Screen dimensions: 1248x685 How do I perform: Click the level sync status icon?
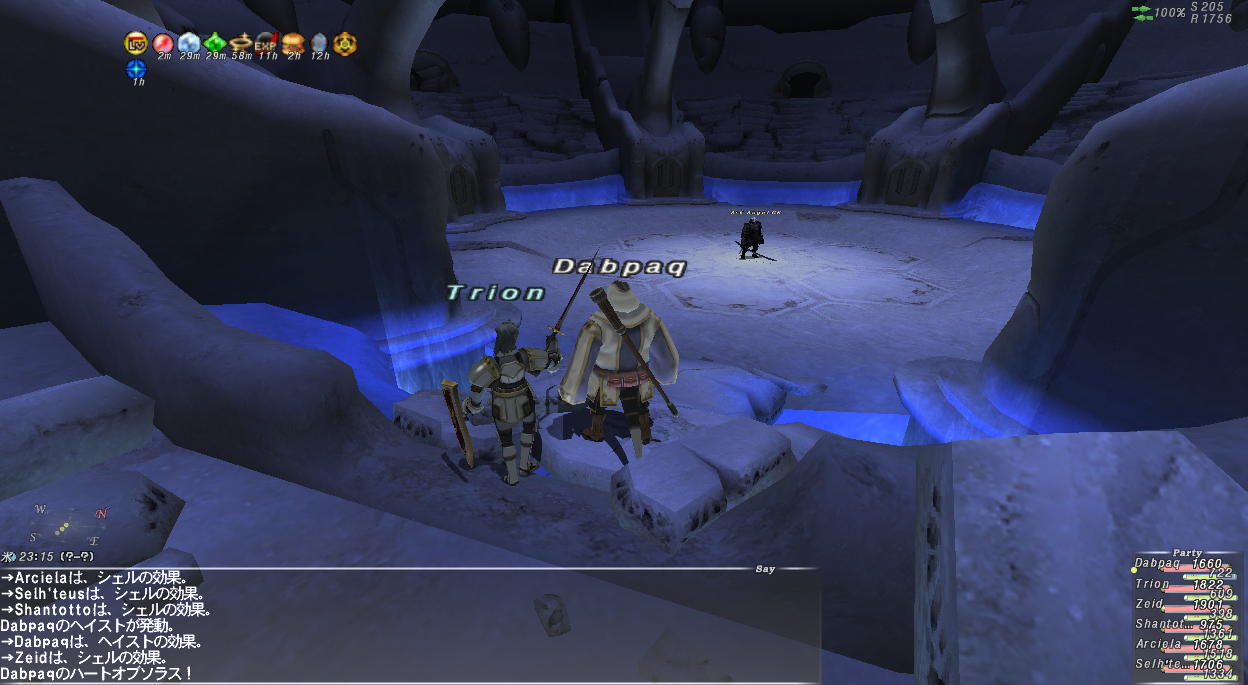pyautogui.click(x=136, y=43)
